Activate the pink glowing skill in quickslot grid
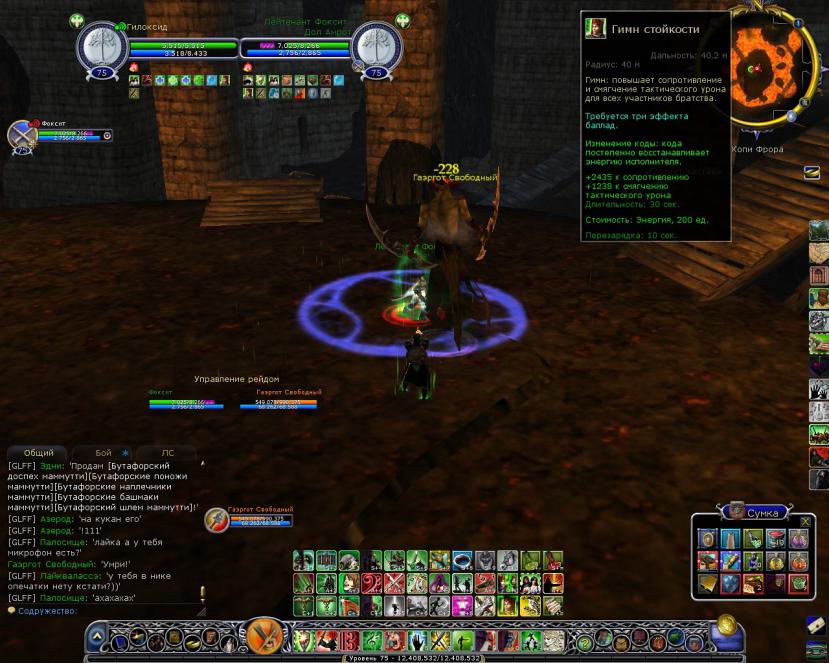 point(461,605)
